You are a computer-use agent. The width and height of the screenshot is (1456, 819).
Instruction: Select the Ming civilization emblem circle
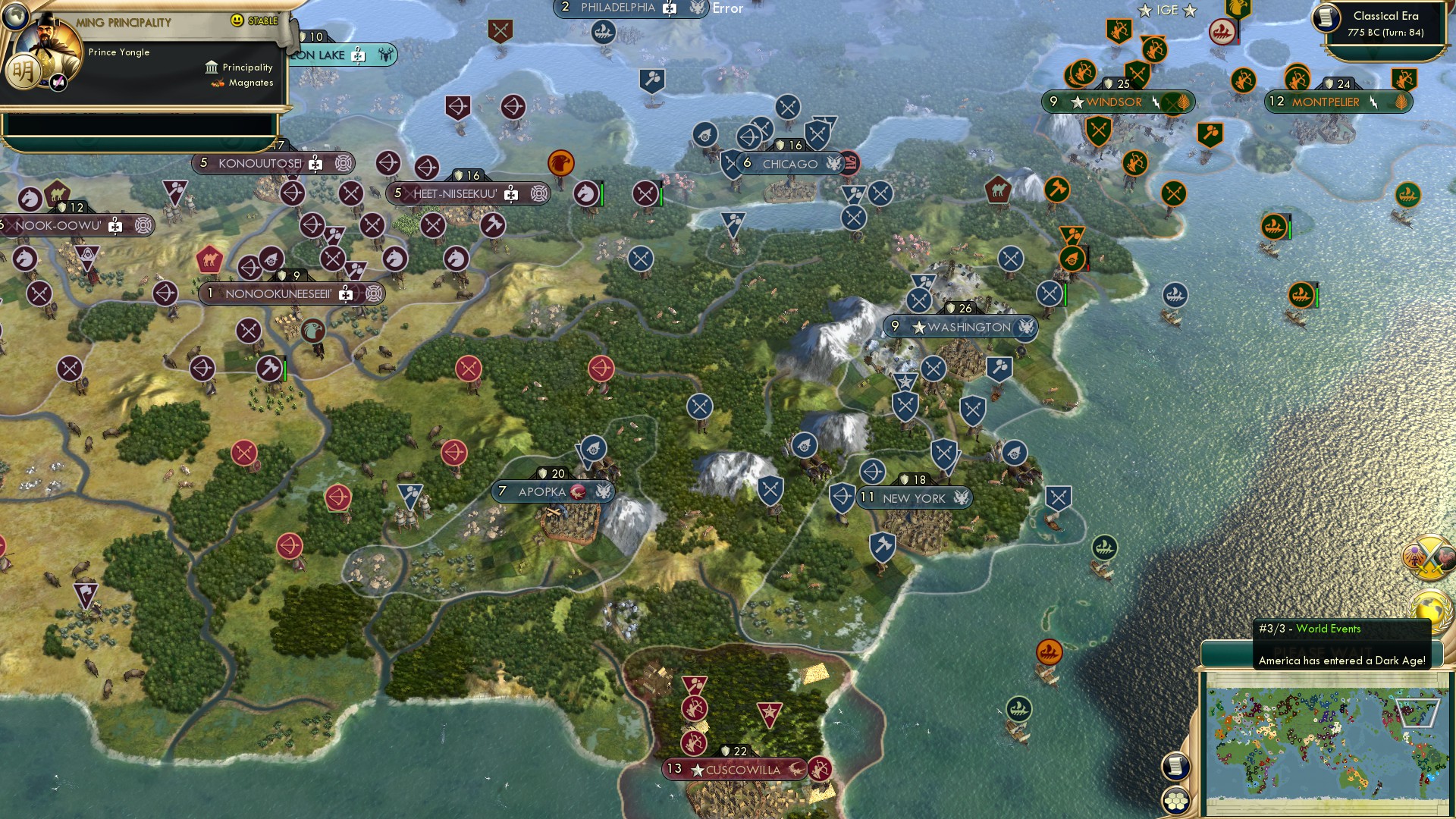[24, 71]
